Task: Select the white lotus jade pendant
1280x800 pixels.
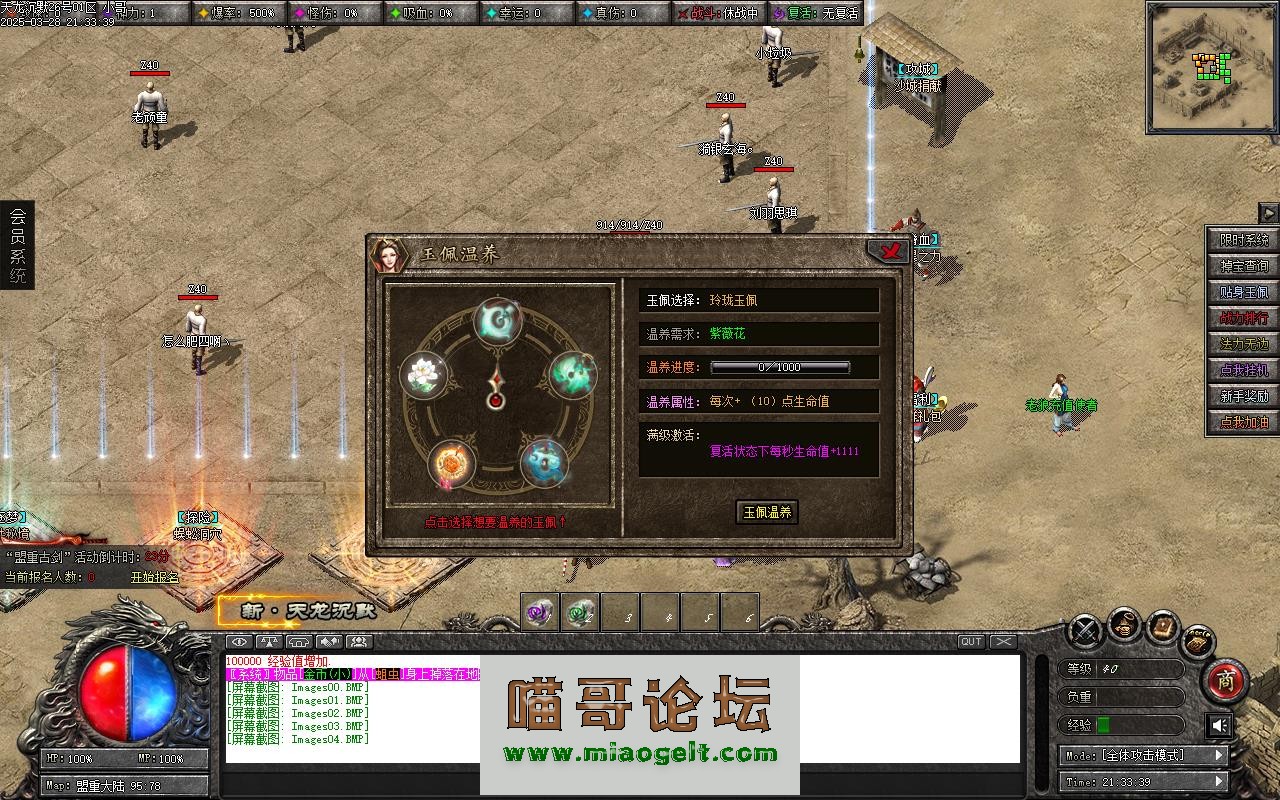Action: click(x=421, y=375)
